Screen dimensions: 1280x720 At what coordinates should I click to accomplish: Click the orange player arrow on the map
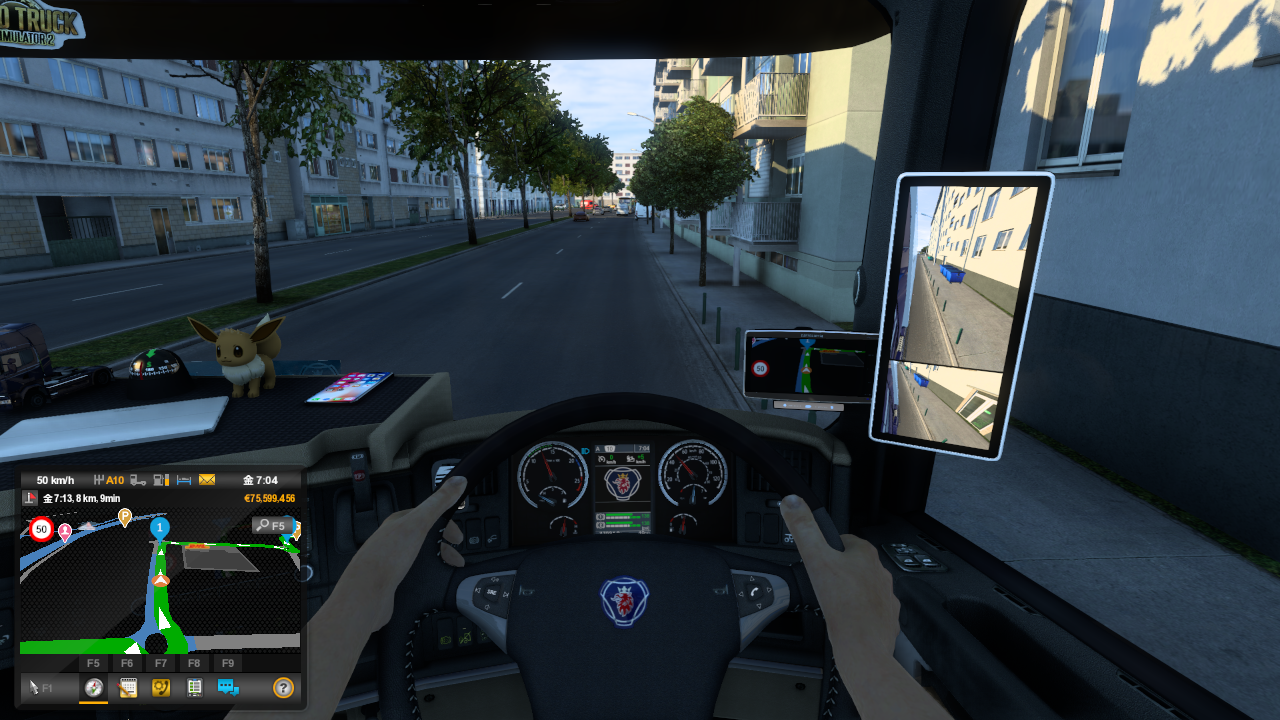[160, 581]
